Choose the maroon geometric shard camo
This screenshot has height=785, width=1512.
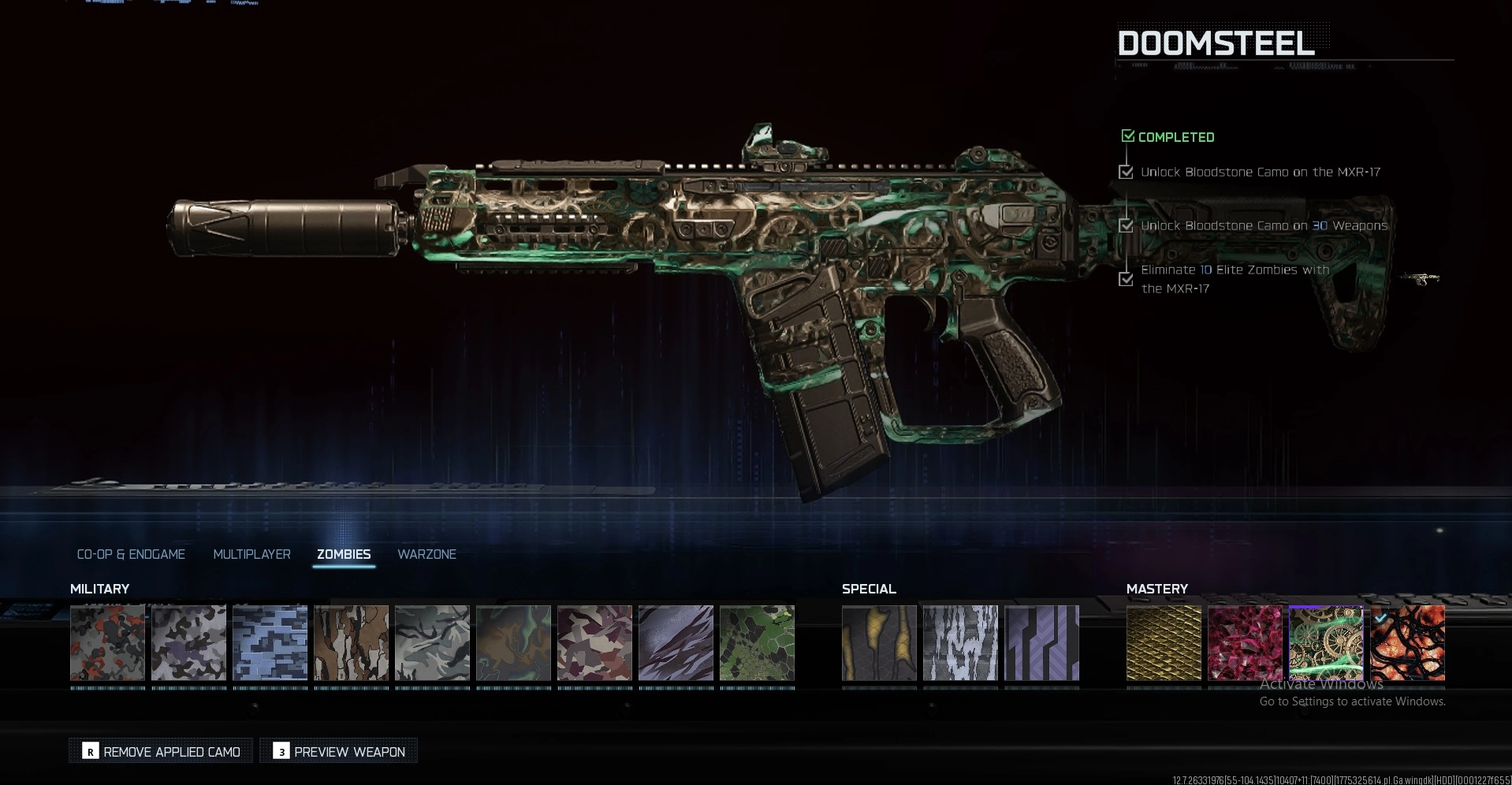point(594,642)
